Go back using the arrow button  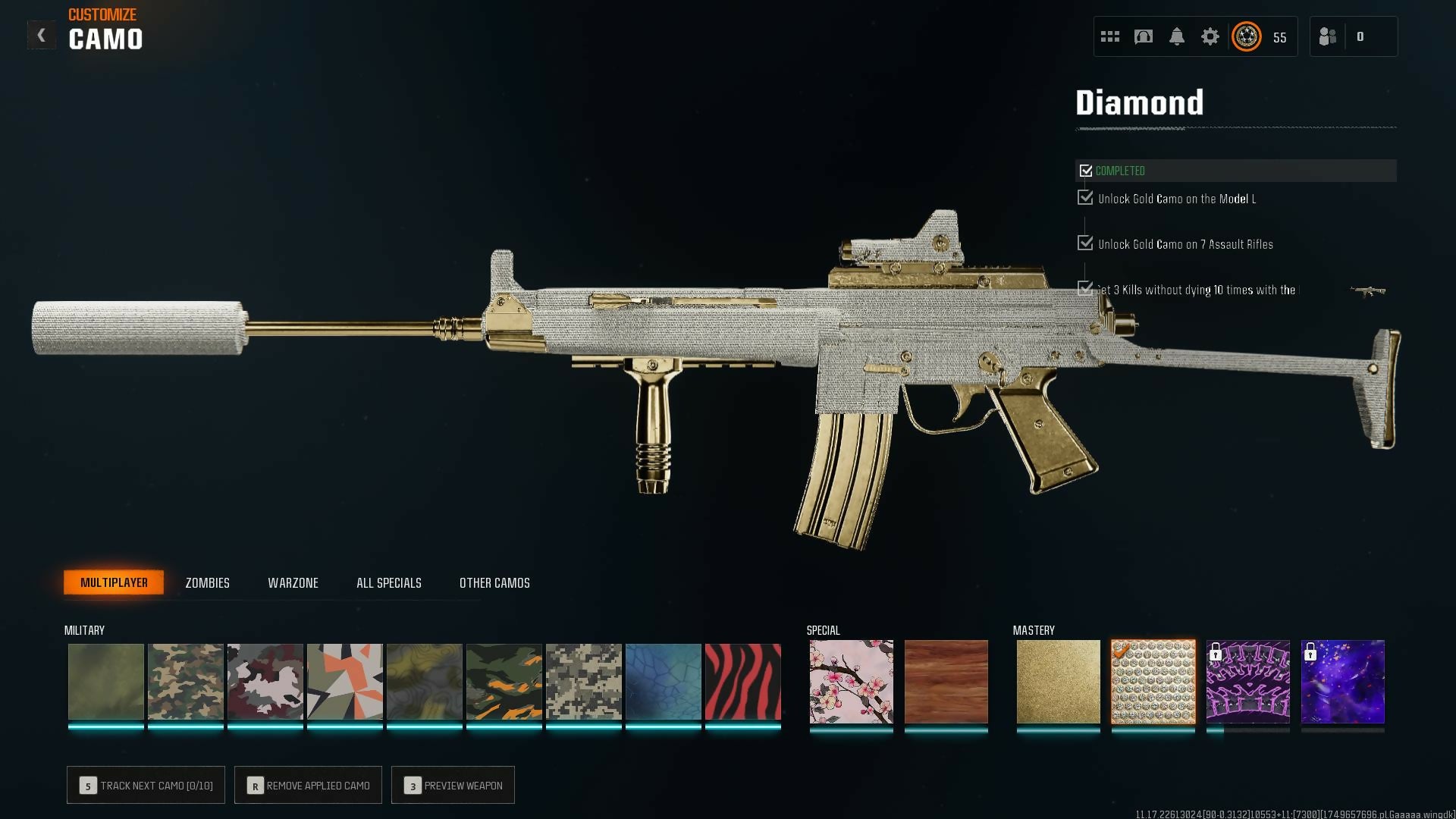pyautogui.click(x=42, y=35)
